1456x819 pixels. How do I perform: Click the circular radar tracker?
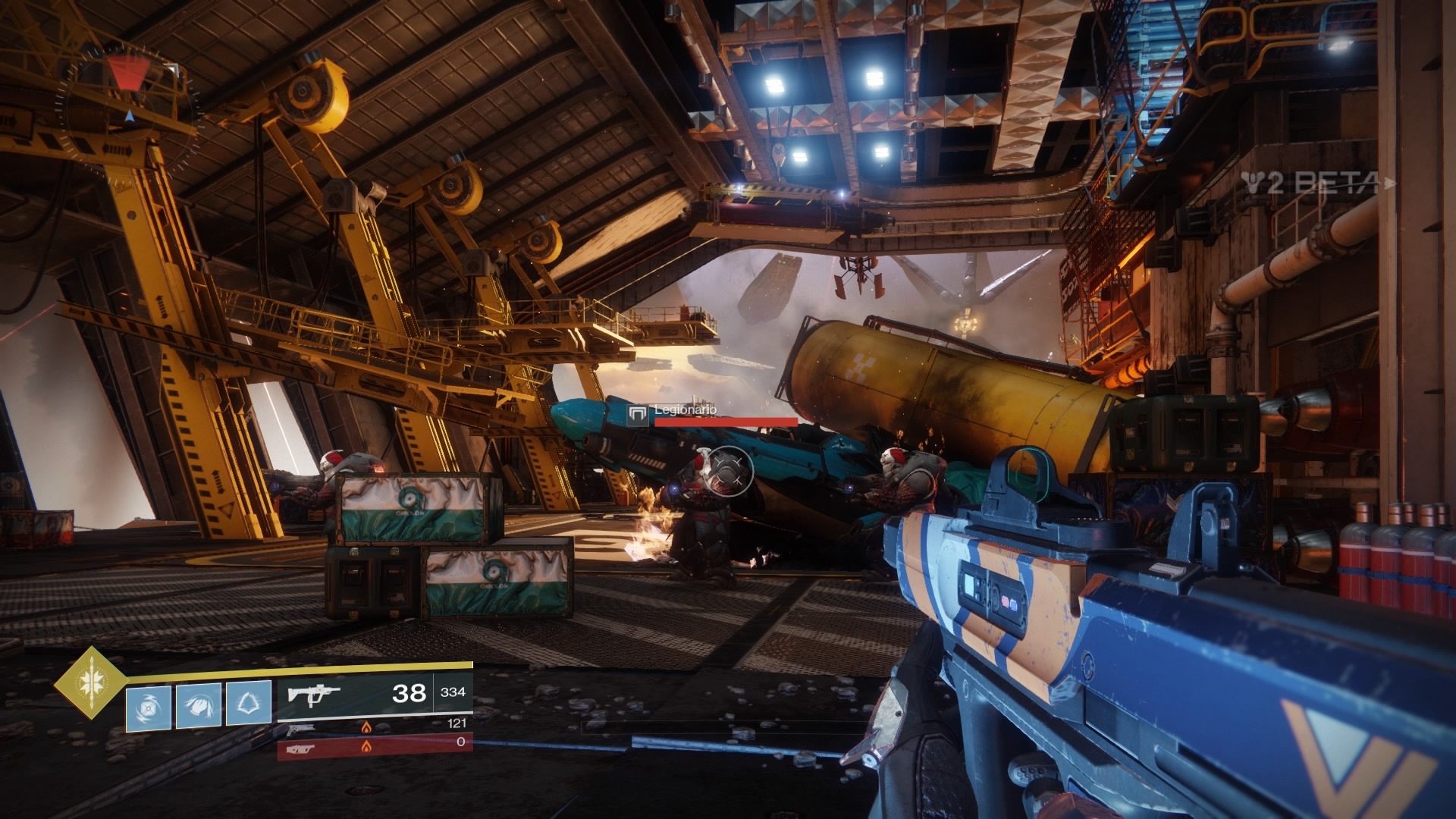tap(130, 104)
